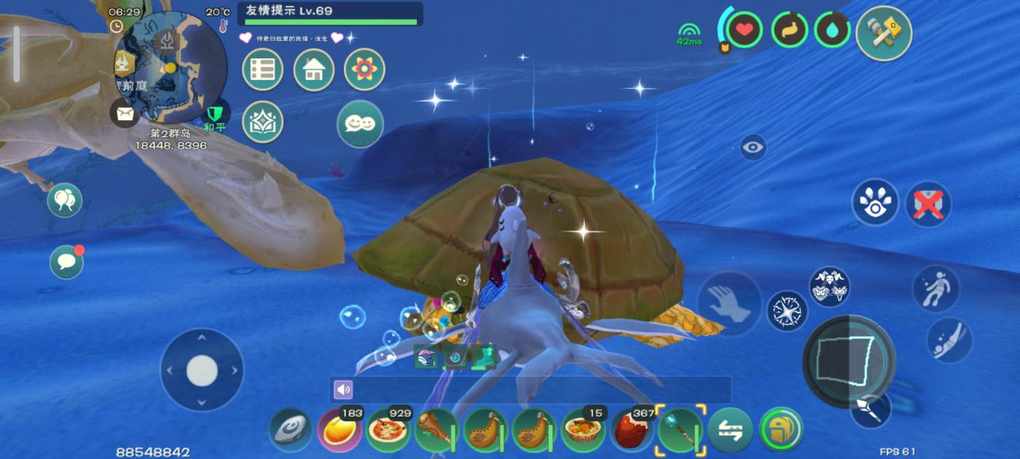
Task: Open the chat with red notification dot
Action: (66, 261)
